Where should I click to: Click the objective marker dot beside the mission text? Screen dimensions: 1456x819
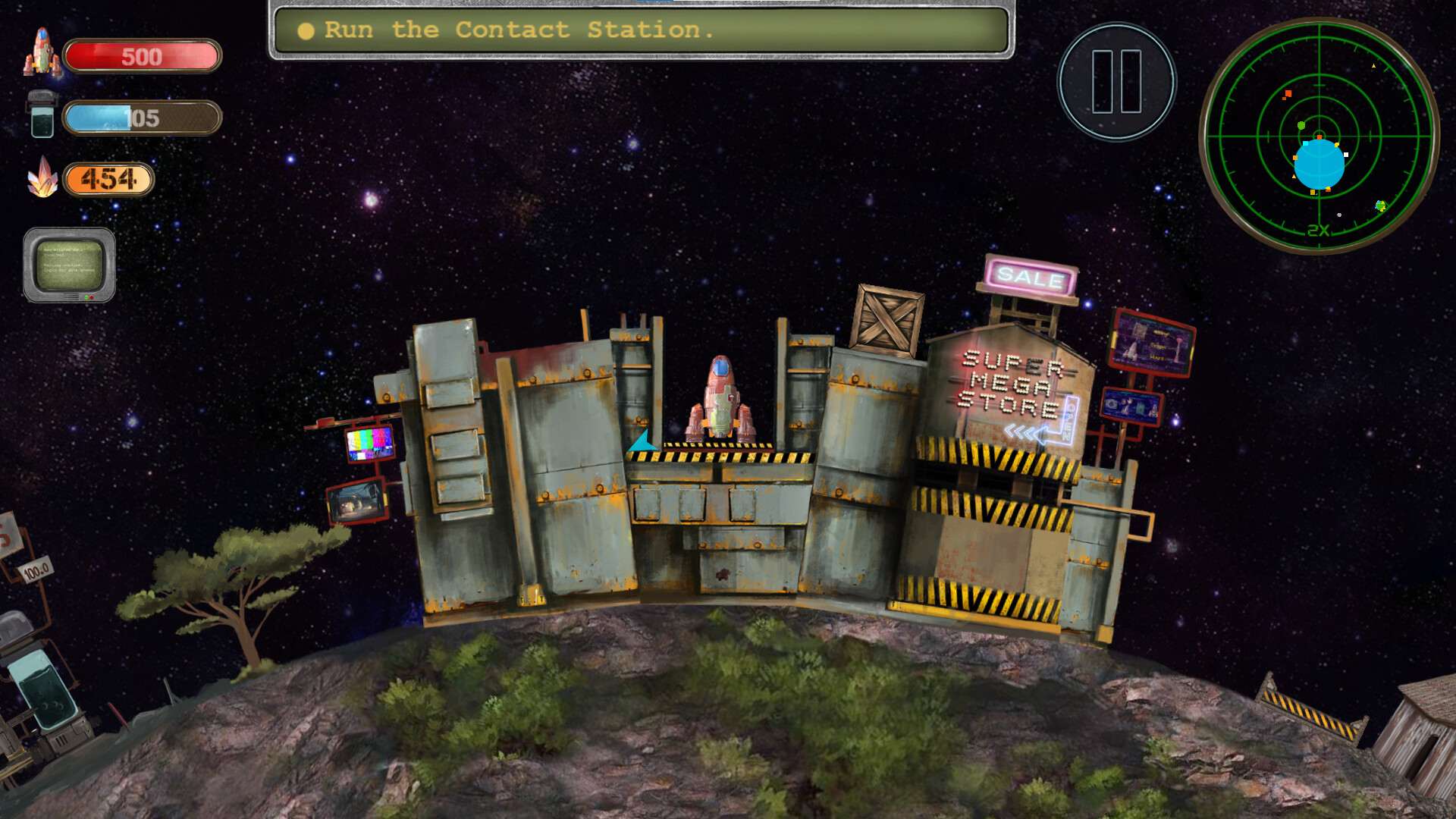tap(306, 30)
